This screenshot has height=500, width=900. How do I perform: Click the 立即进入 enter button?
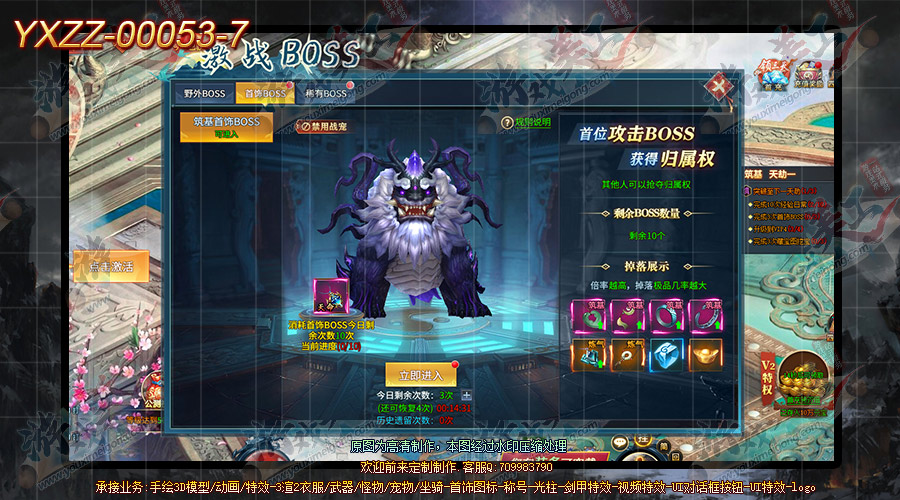tap(421, 375)
